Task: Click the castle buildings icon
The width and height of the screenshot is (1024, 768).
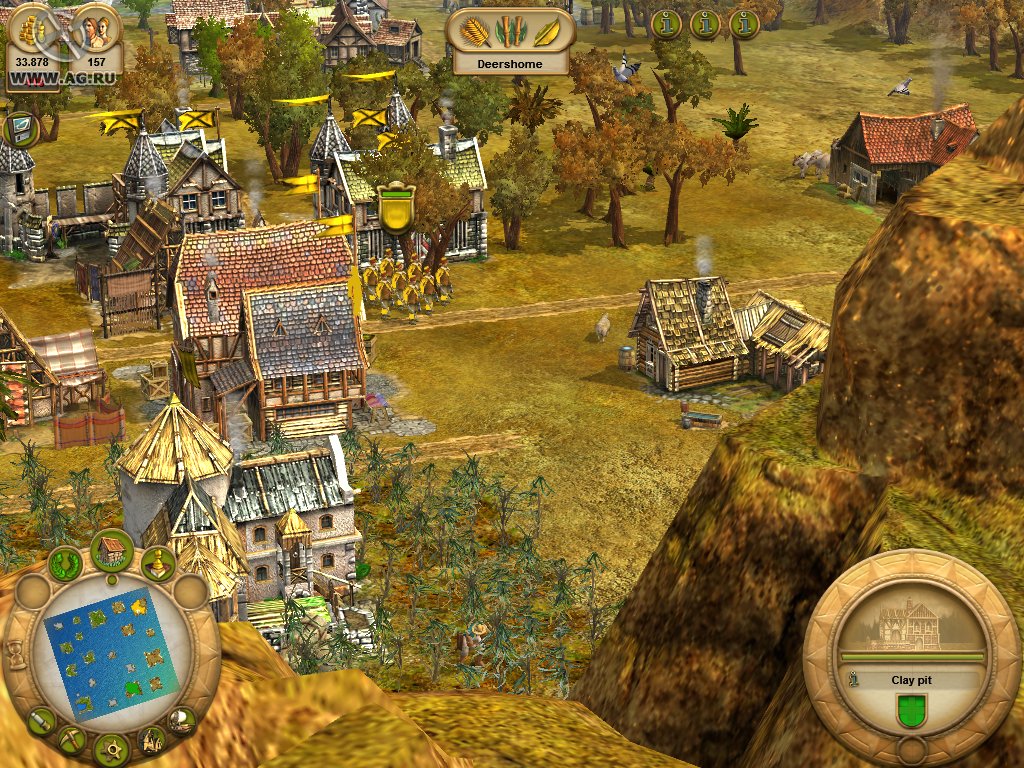Action: tap(151, 740)
